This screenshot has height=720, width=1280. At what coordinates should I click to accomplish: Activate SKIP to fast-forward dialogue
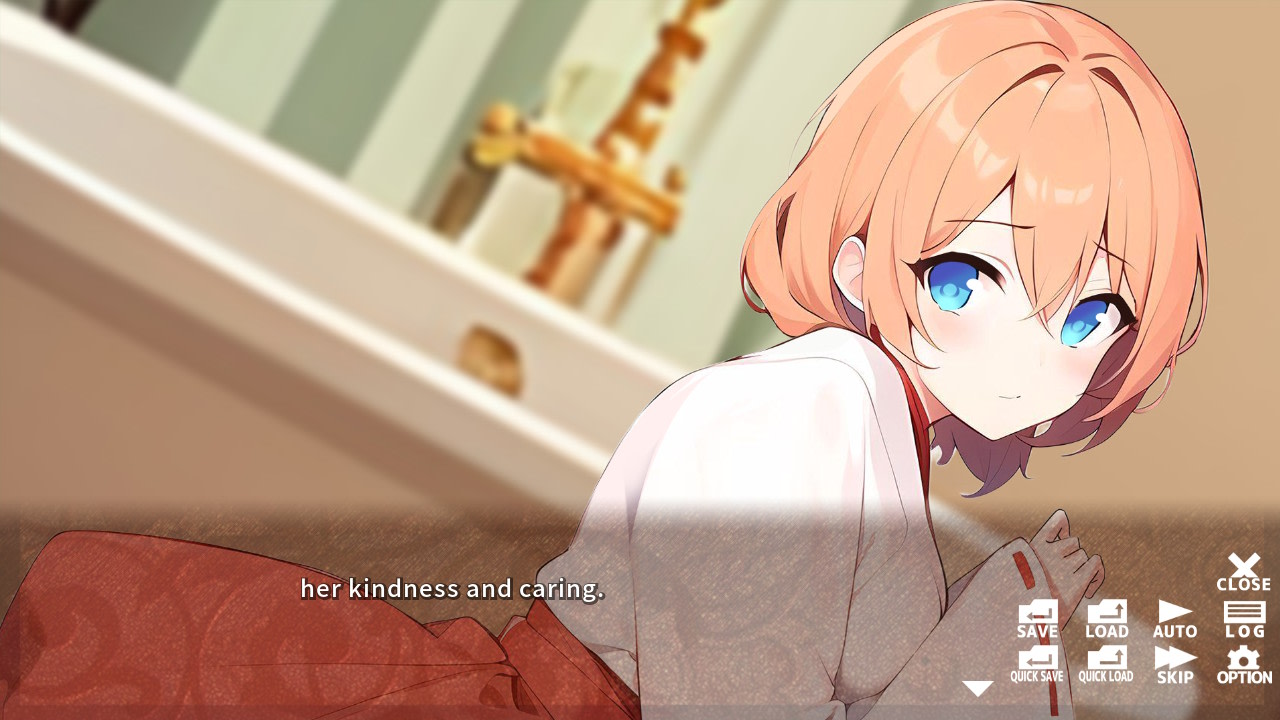1174,662
